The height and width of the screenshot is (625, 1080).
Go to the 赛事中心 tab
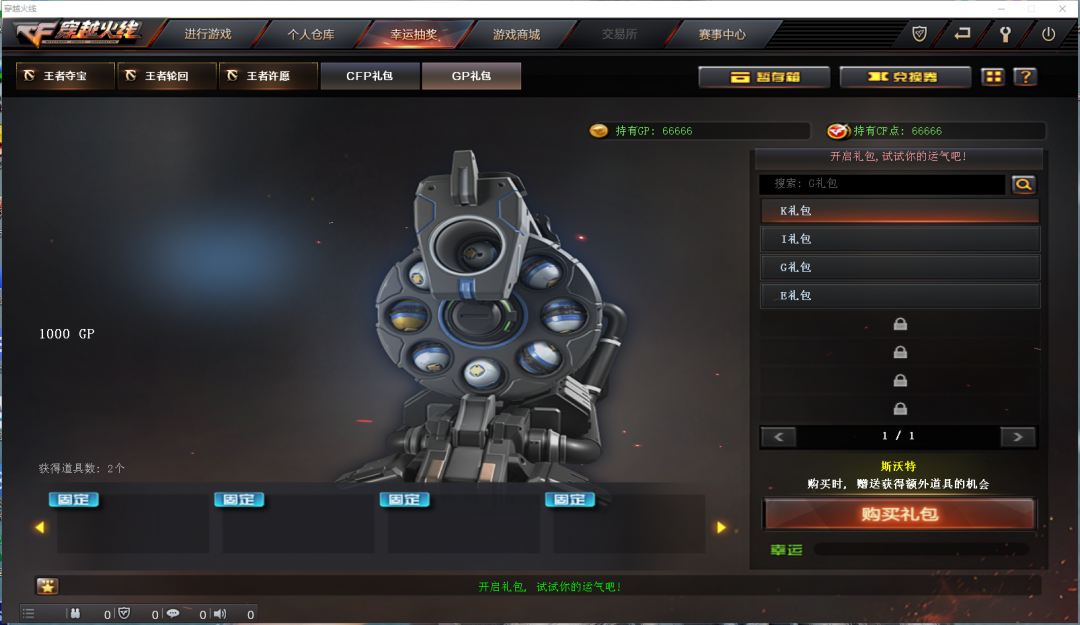[x=722, y=34]
